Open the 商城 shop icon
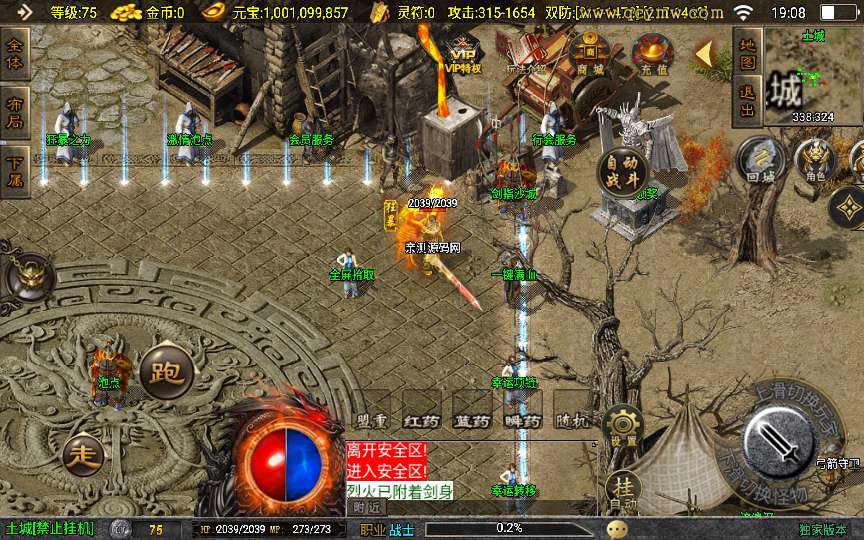864x540 pixels. (590, 54)
